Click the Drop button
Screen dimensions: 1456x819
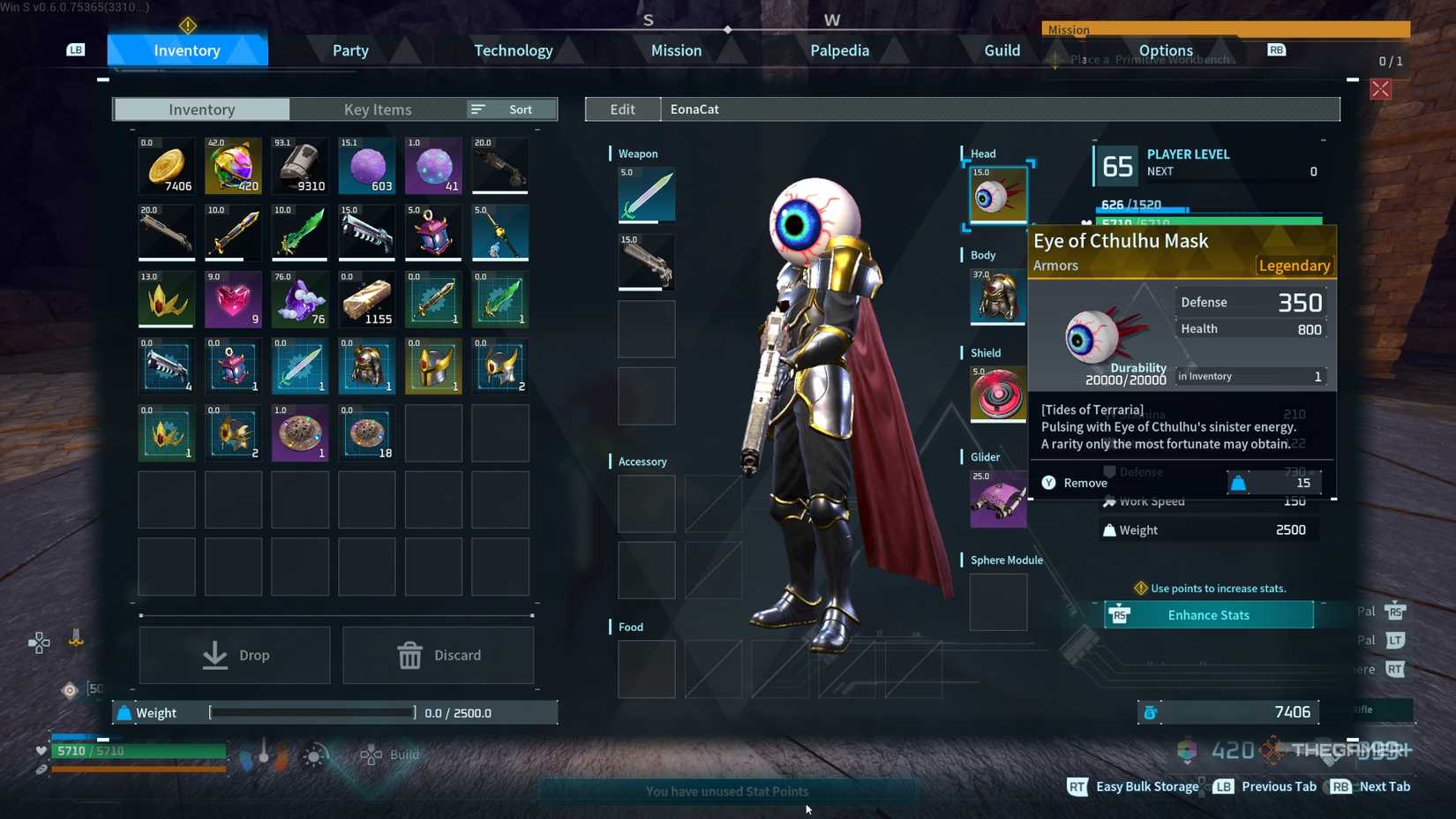(234, 655)
